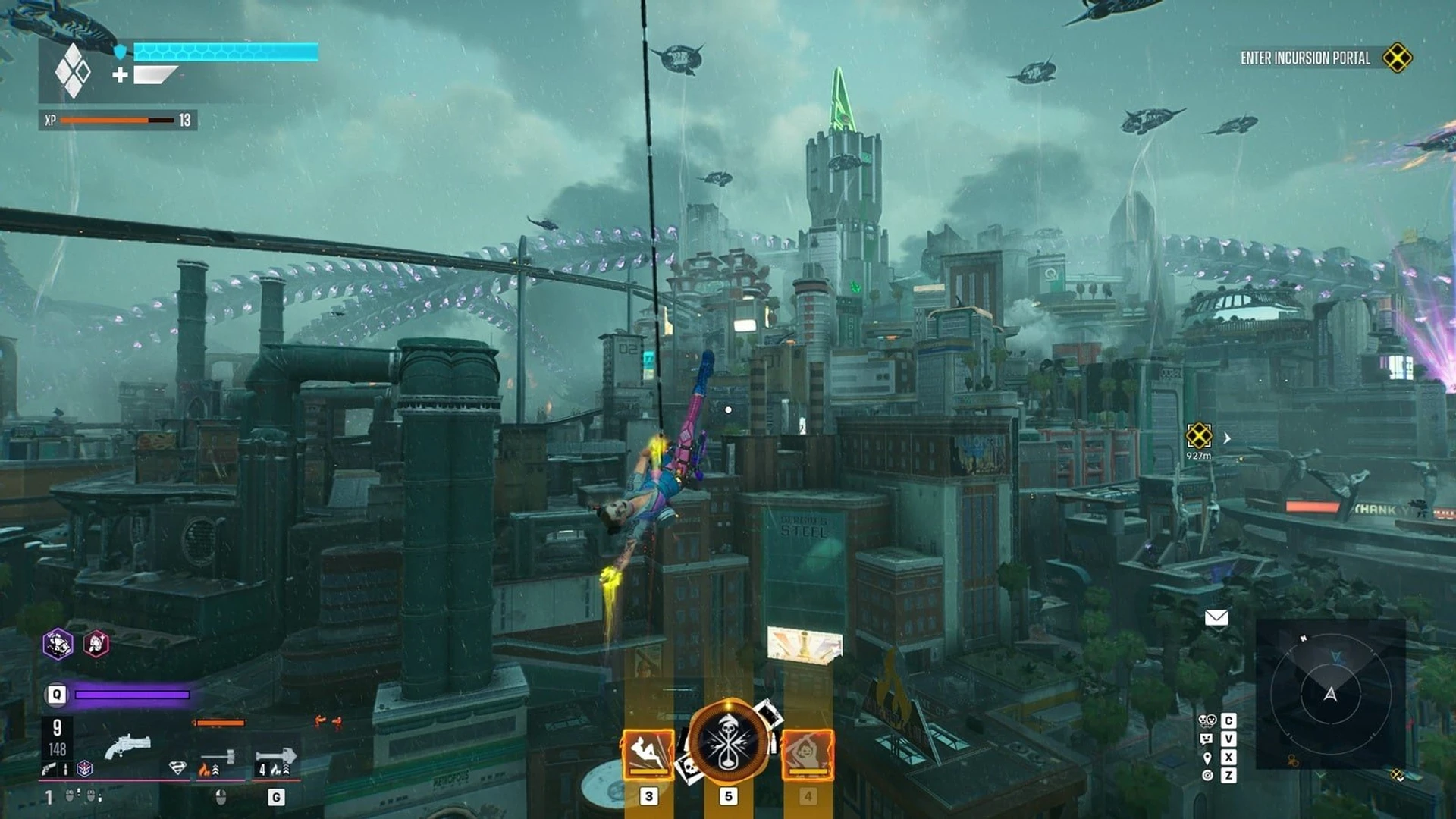Select the yellow waypoint marker showing 927m
This screenshot has width=1456, height=819.
tap(1199, 436)
